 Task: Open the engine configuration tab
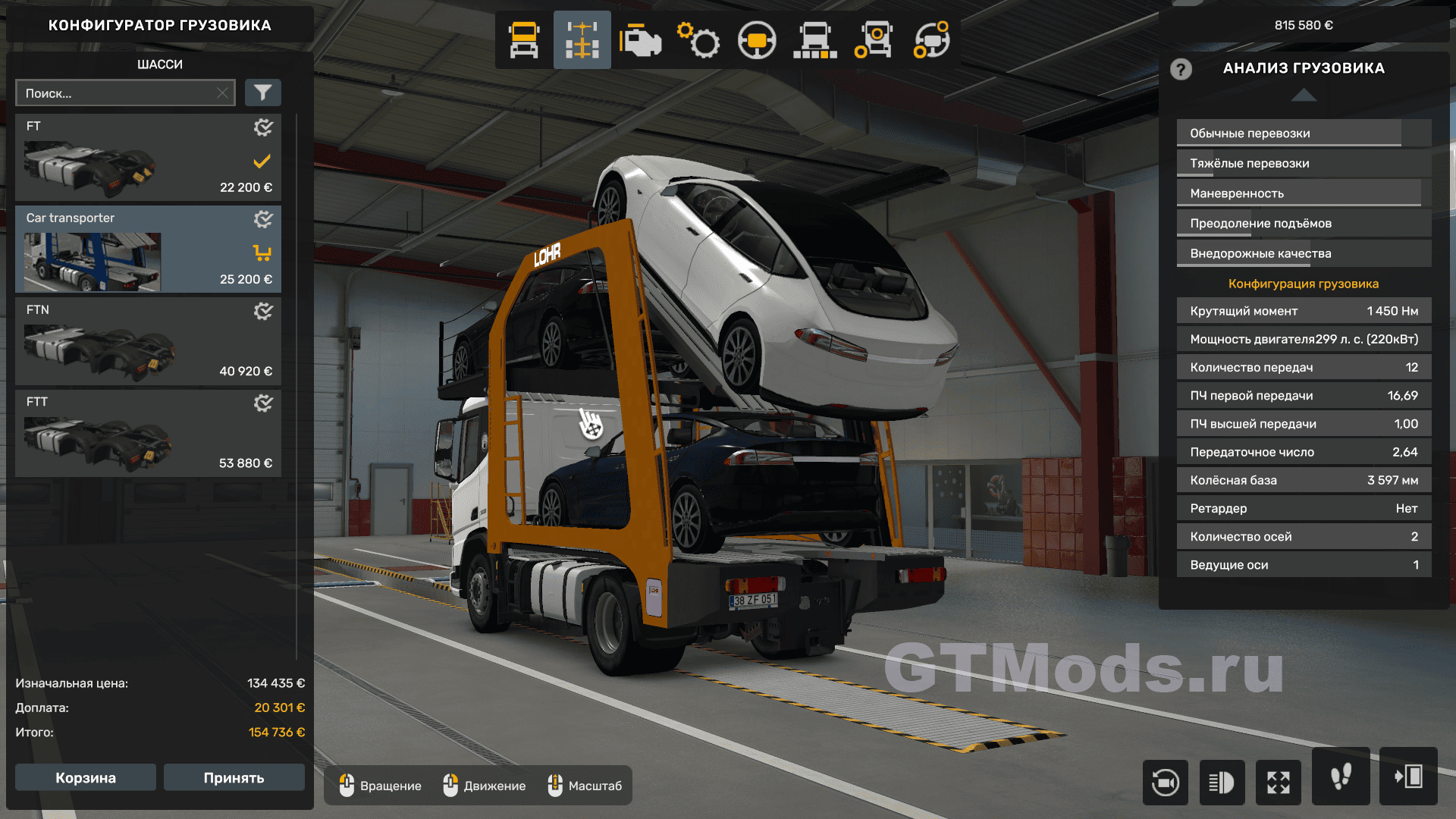tap(640, 40)
